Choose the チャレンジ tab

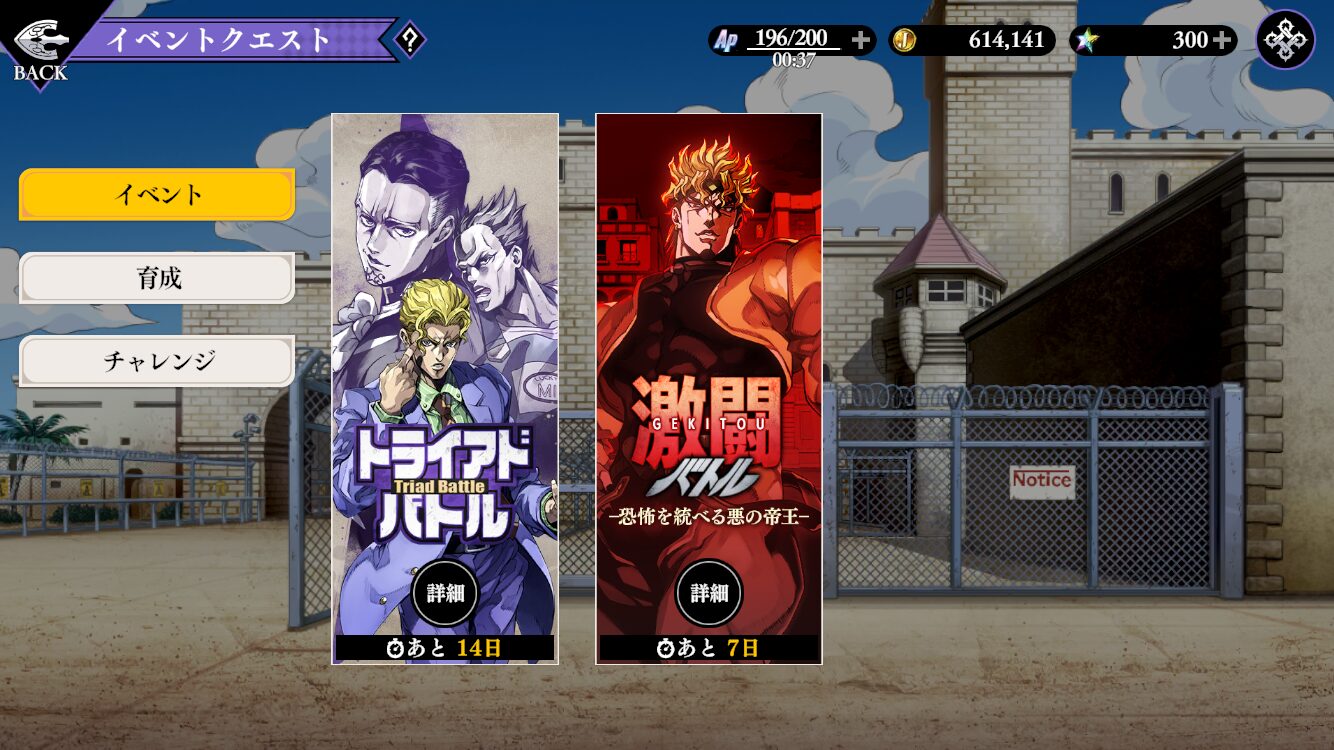coord(157,361)
